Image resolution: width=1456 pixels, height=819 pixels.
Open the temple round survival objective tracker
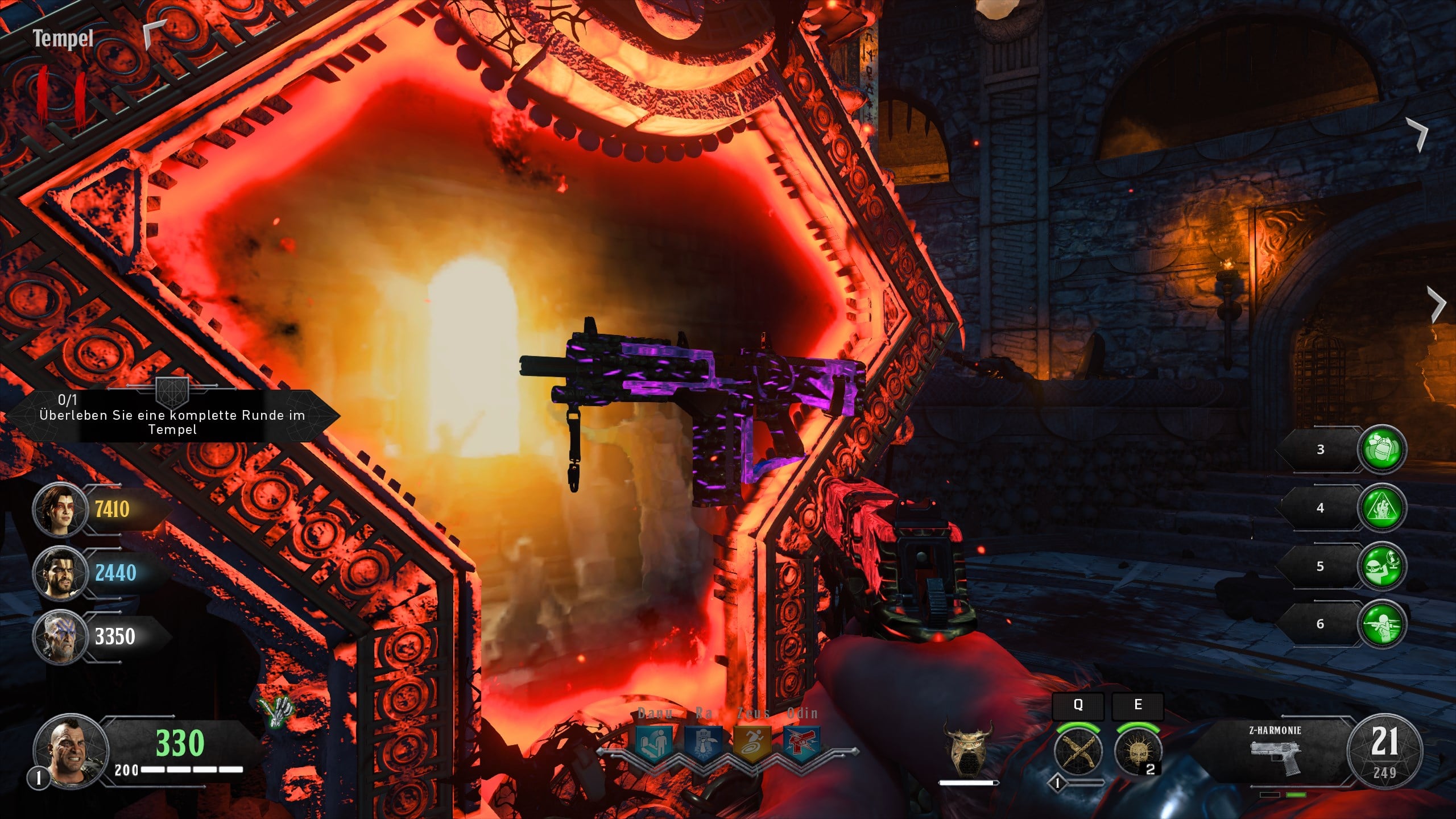coord(172,416)
